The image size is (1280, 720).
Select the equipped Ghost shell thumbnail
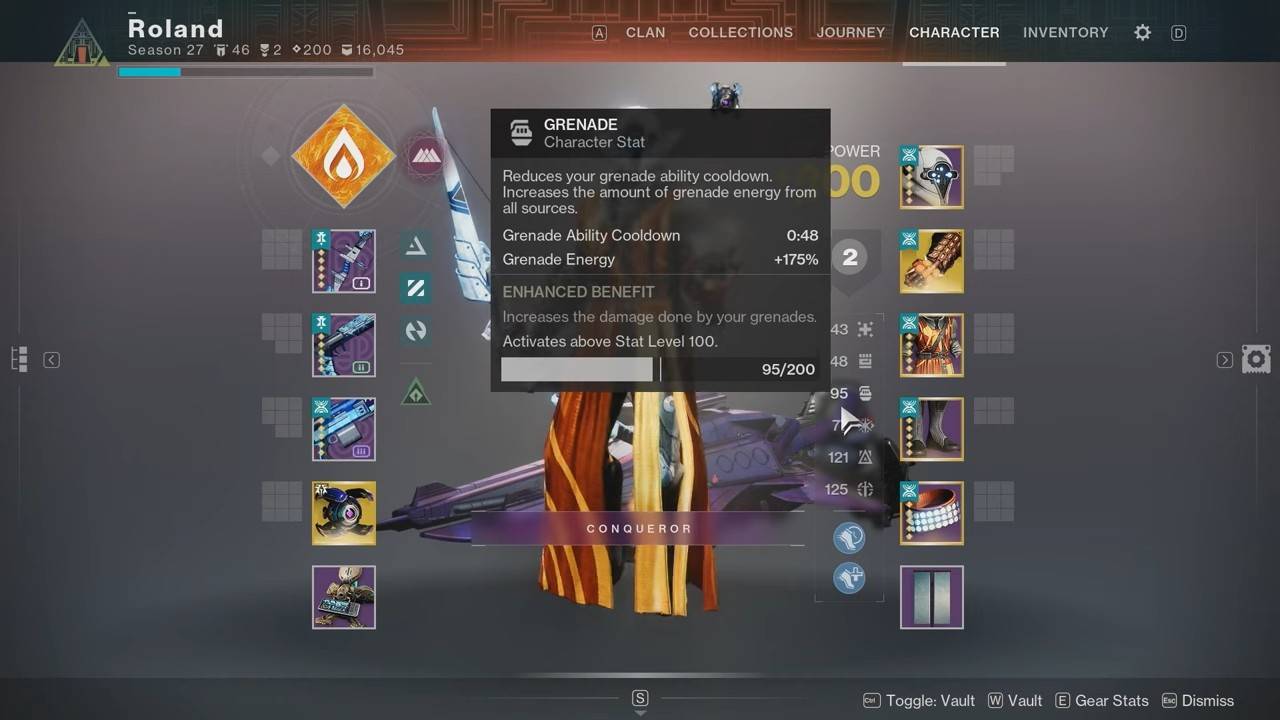pos(344,513)
